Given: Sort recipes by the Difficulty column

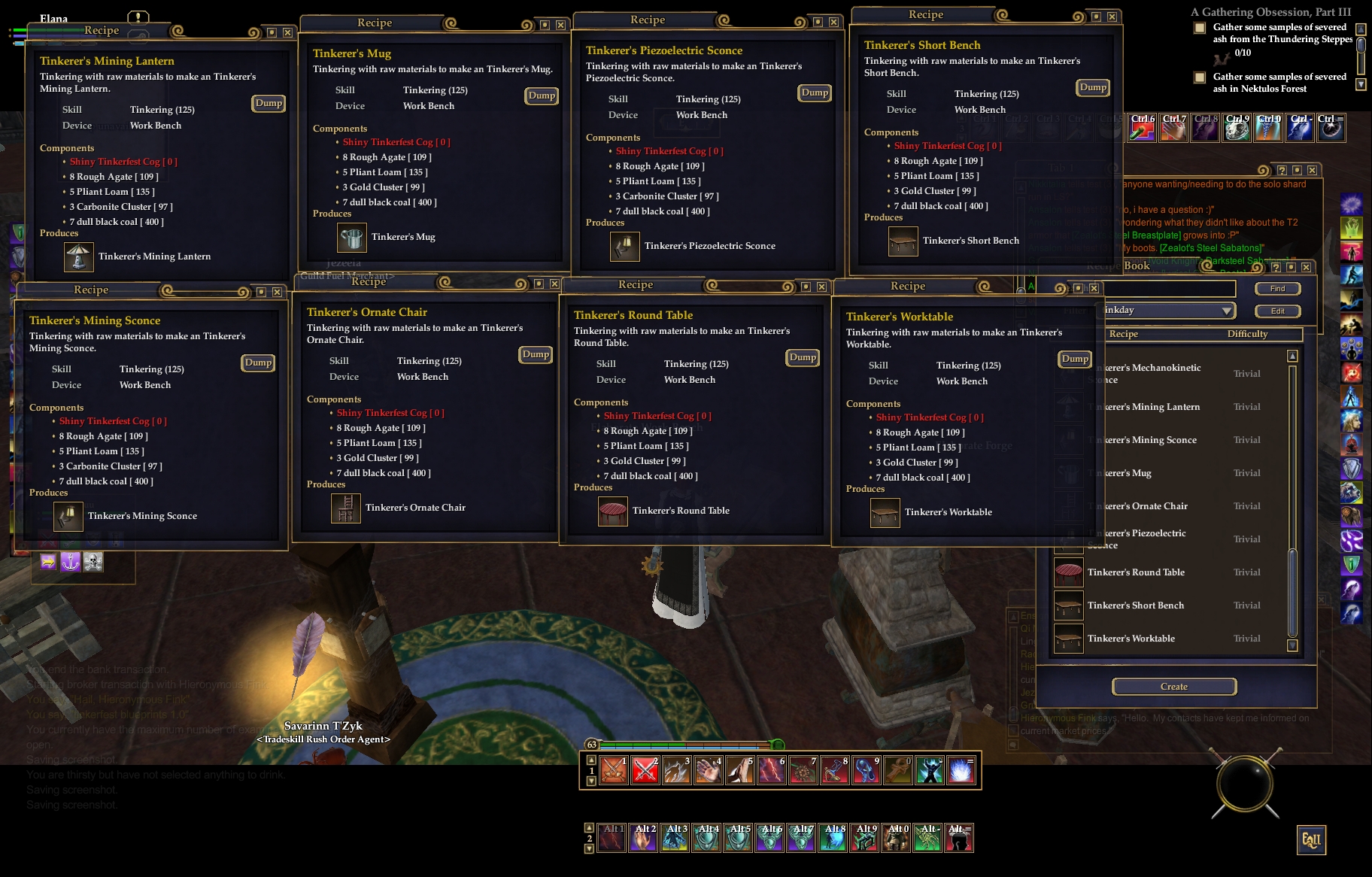Looking at the screenshot, I should pyautogui.click(x=1247, y=334).
